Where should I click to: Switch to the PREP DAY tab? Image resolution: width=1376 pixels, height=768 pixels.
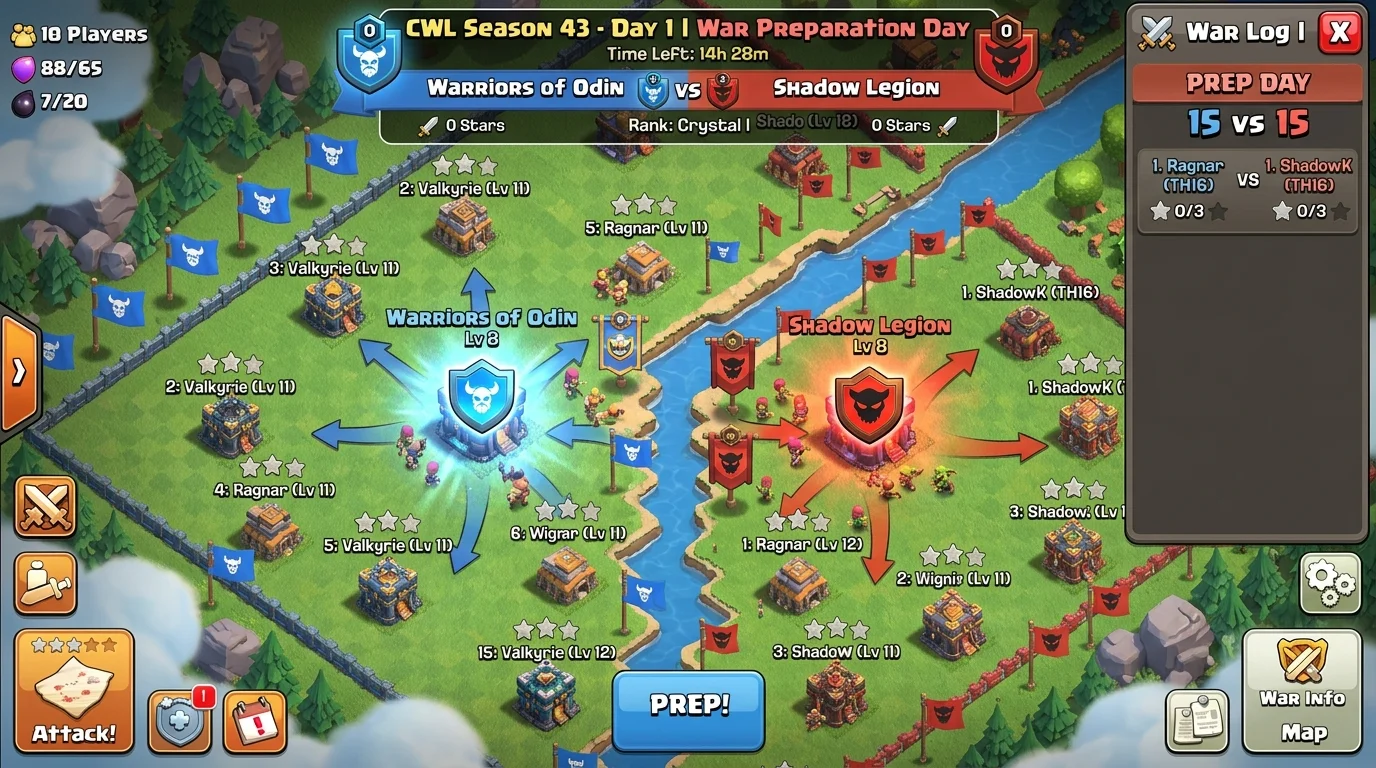tap(1247, 83)
